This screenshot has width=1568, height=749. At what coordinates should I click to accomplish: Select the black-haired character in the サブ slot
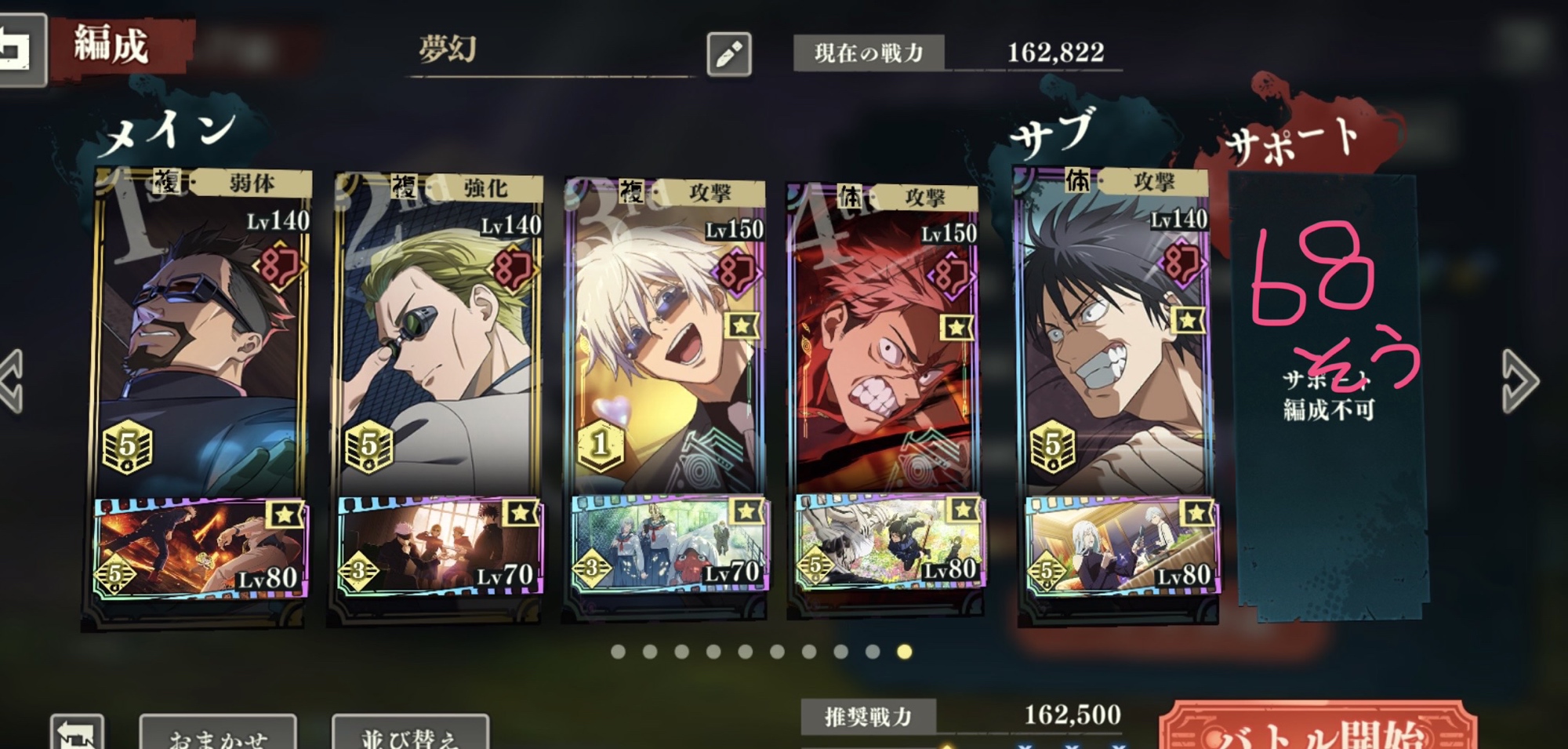(x=1113, y=337)
